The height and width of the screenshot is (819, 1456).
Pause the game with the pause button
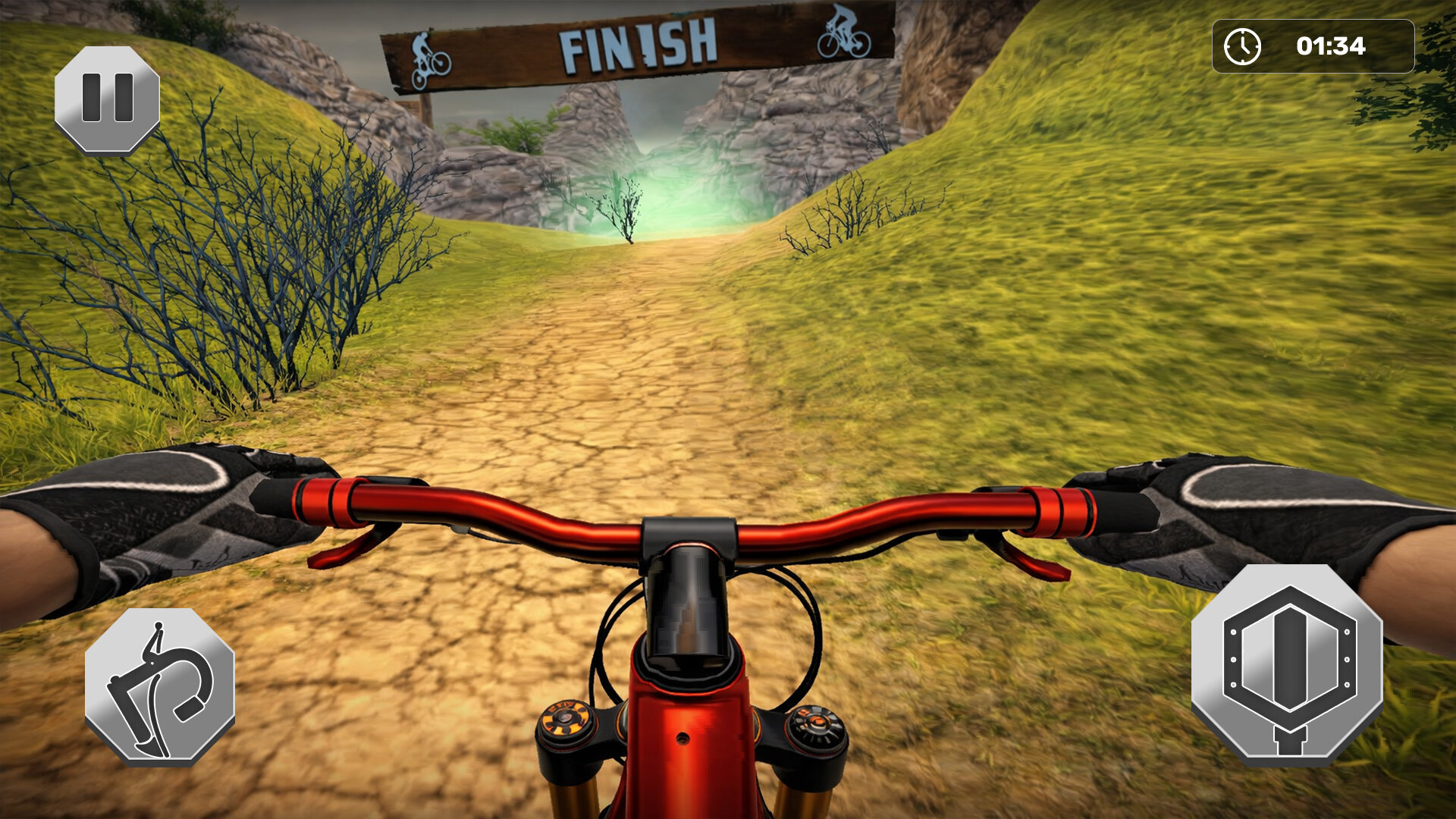pyautogui.click(x=107, y=99)
